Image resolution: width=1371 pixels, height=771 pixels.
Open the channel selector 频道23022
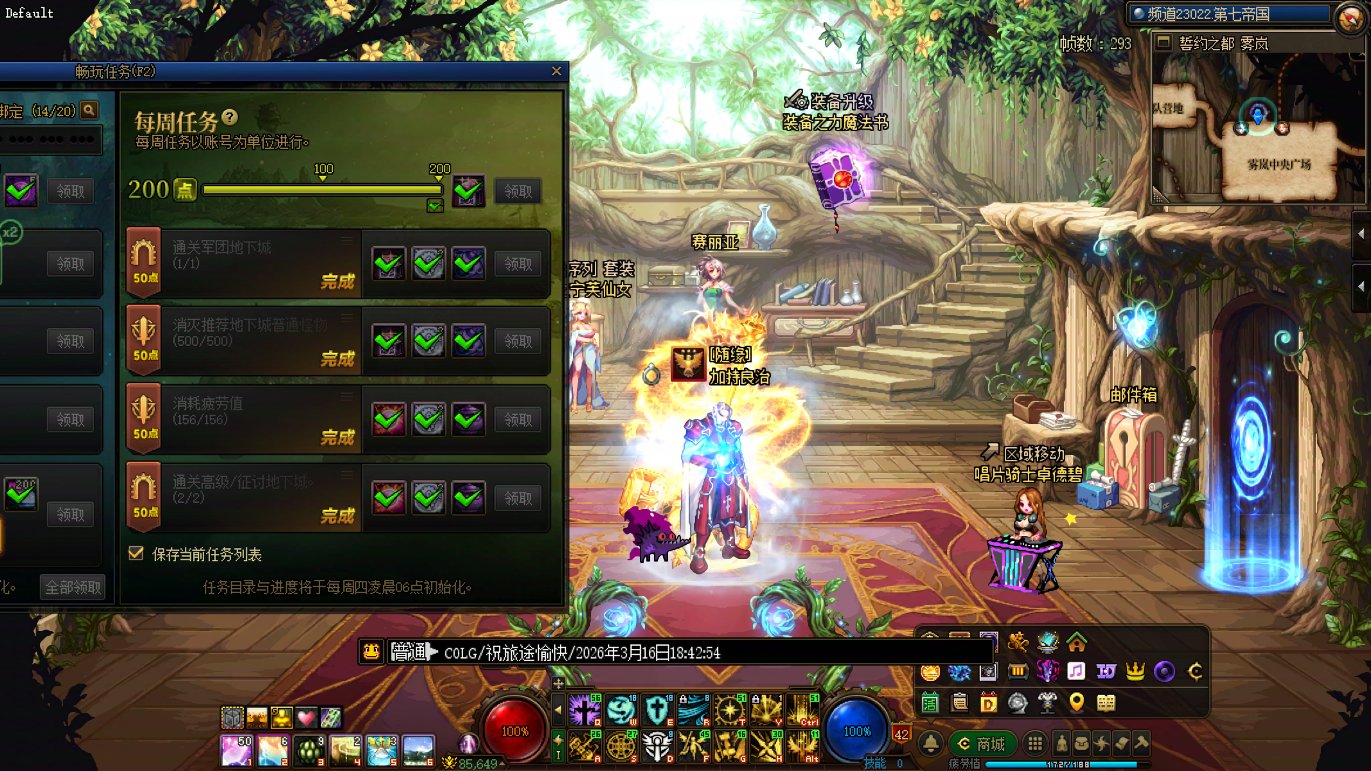coord(1231,14)
